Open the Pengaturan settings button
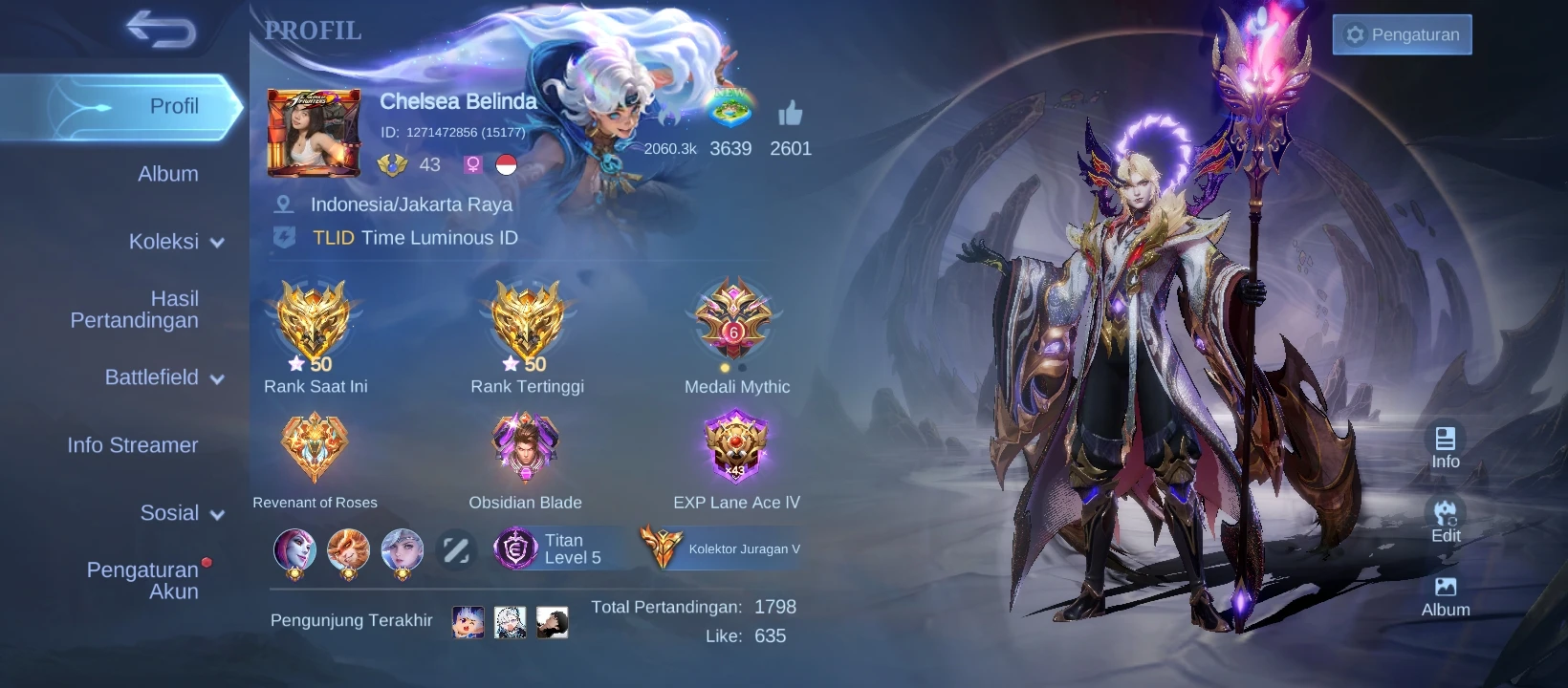The height and width of the screenshot is (688, 1568). (1402, 35)
